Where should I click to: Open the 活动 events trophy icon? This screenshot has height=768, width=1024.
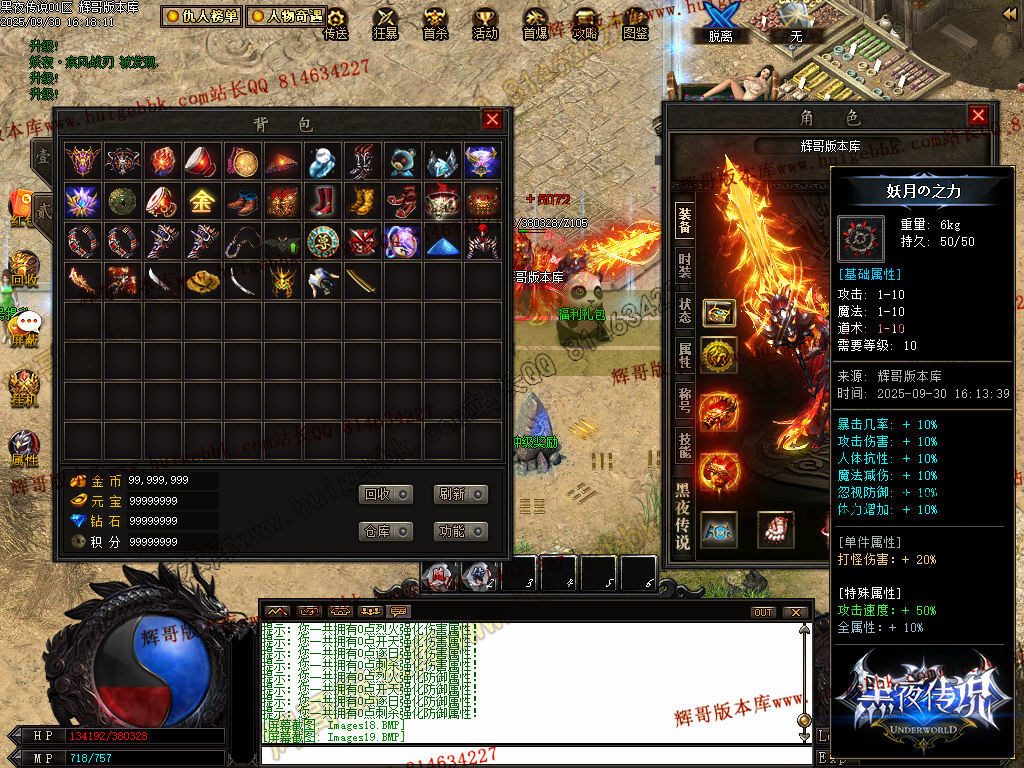485,23
